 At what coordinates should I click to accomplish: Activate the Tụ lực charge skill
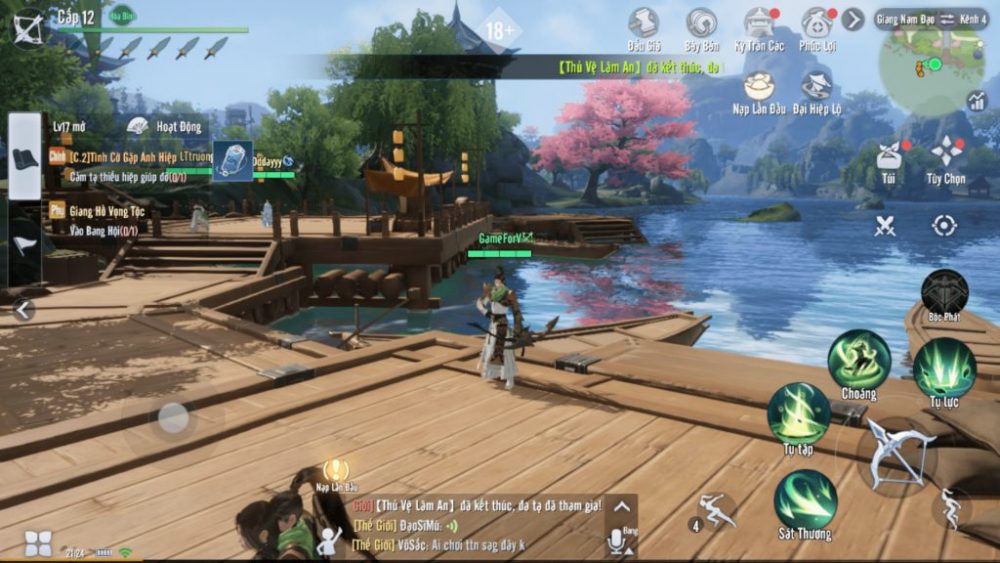tap(944, 368)
